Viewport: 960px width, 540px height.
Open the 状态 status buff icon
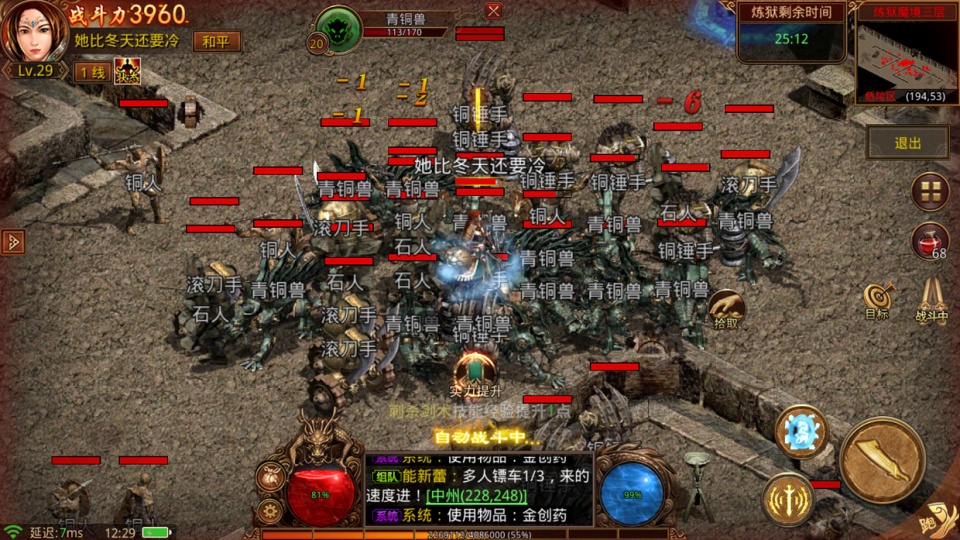click(x=127, y=71)
